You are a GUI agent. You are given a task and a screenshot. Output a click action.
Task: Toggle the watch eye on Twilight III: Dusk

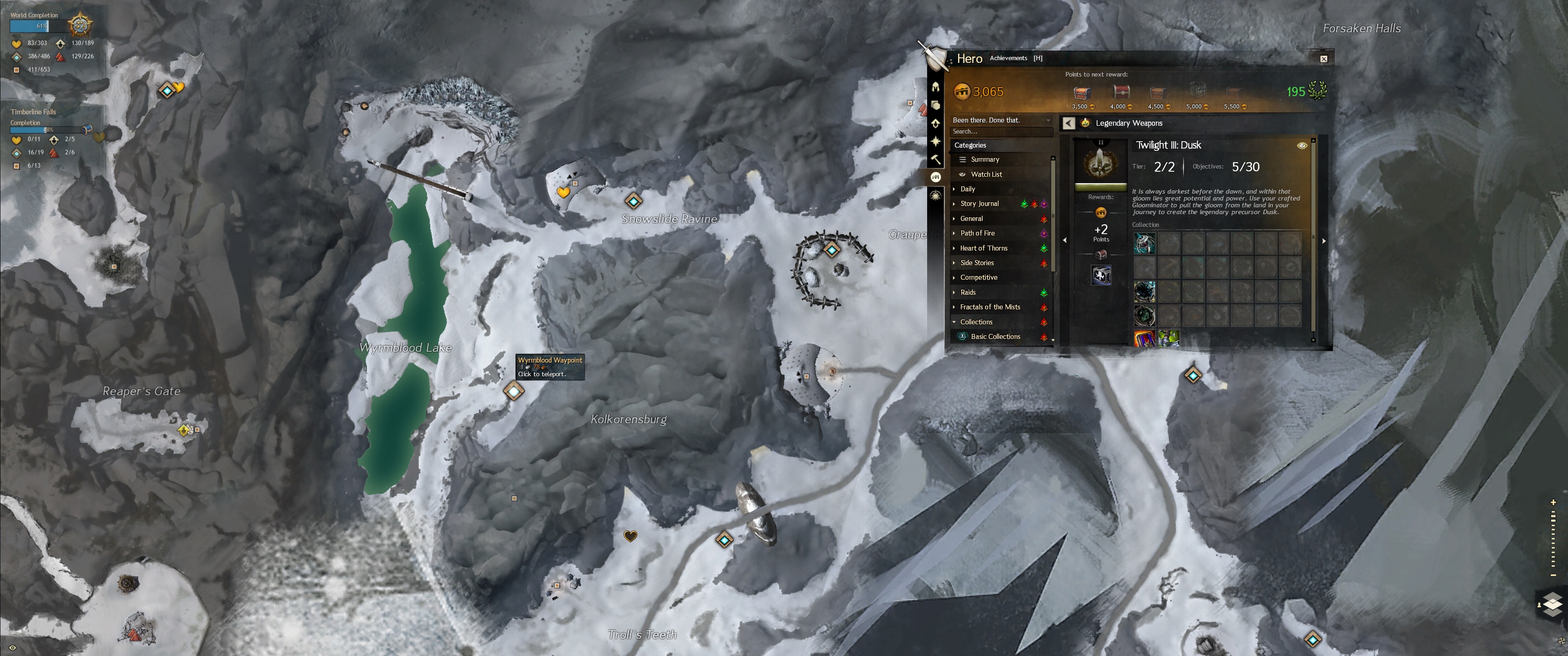coord(1301,145)
